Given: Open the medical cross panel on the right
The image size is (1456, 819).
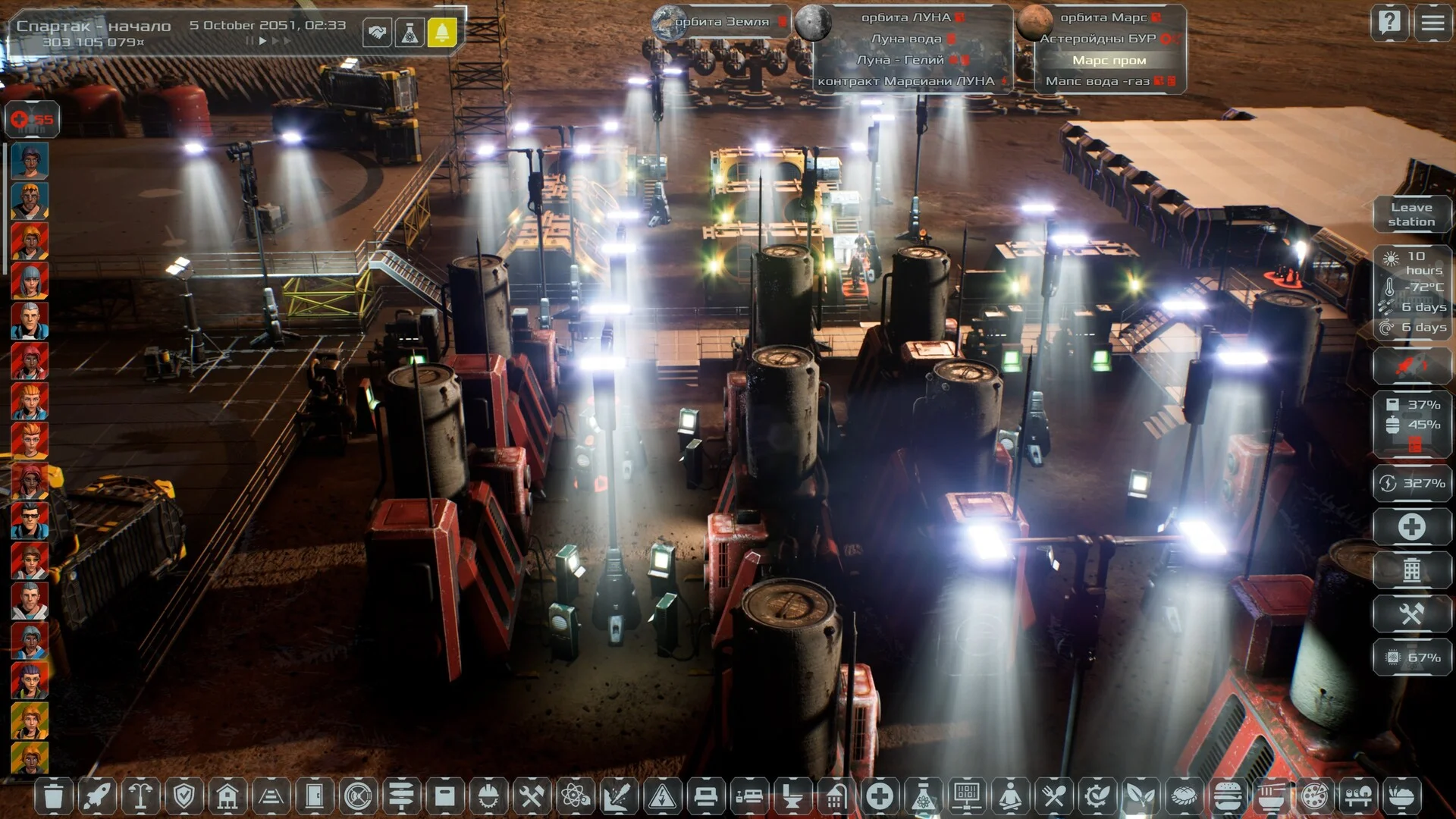Looking at the screenshot, I should pos(1411,527).
